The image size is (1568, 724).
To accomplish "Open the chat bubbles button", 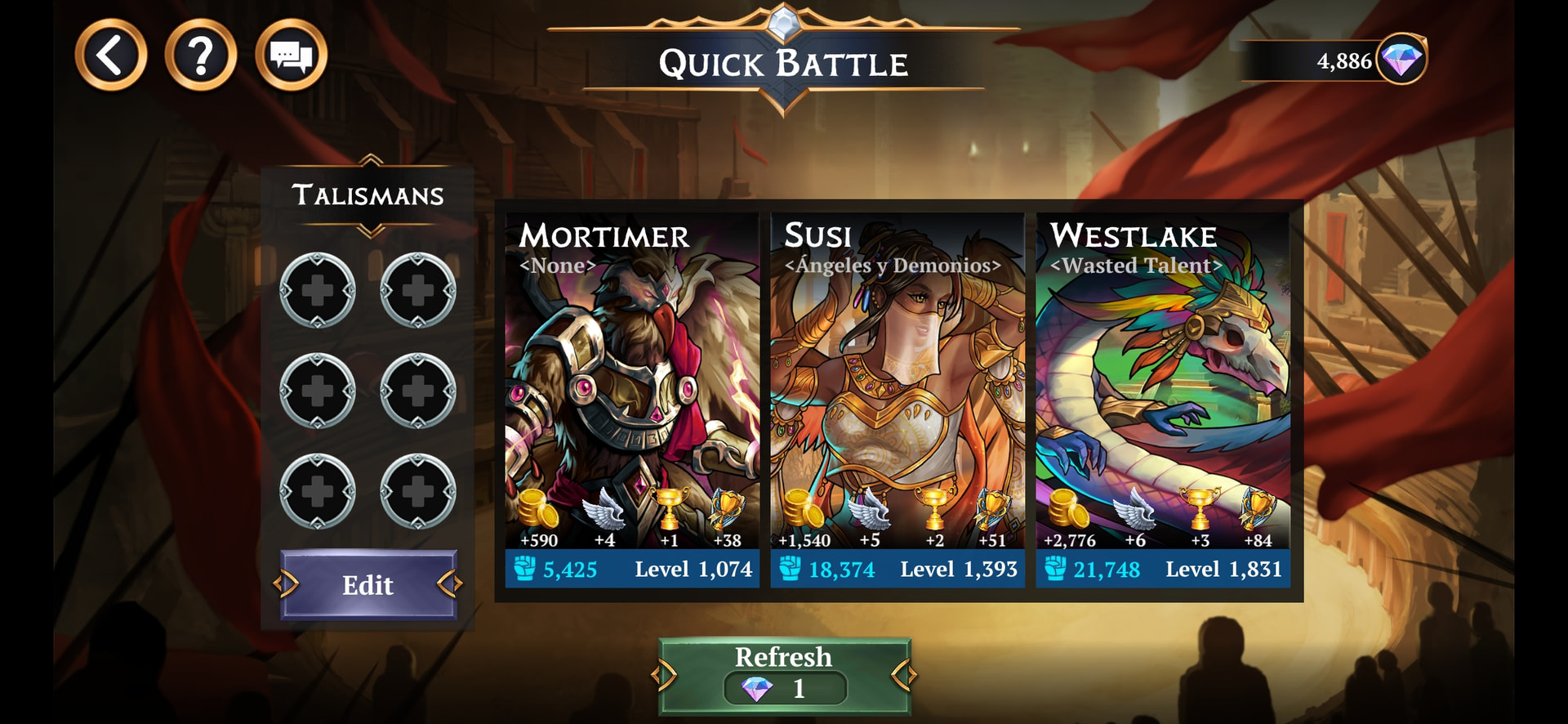I will tap(292, 55).
